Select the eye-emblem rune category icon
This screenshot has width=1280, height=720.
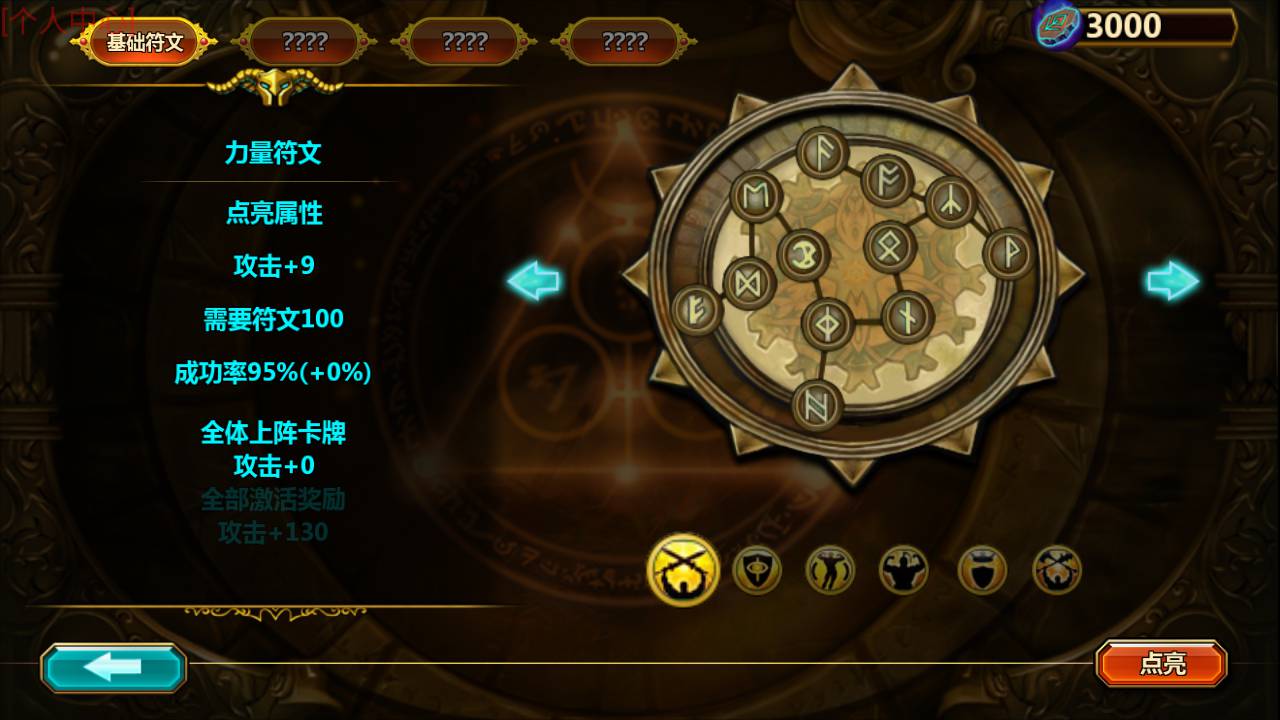[757, 569]
